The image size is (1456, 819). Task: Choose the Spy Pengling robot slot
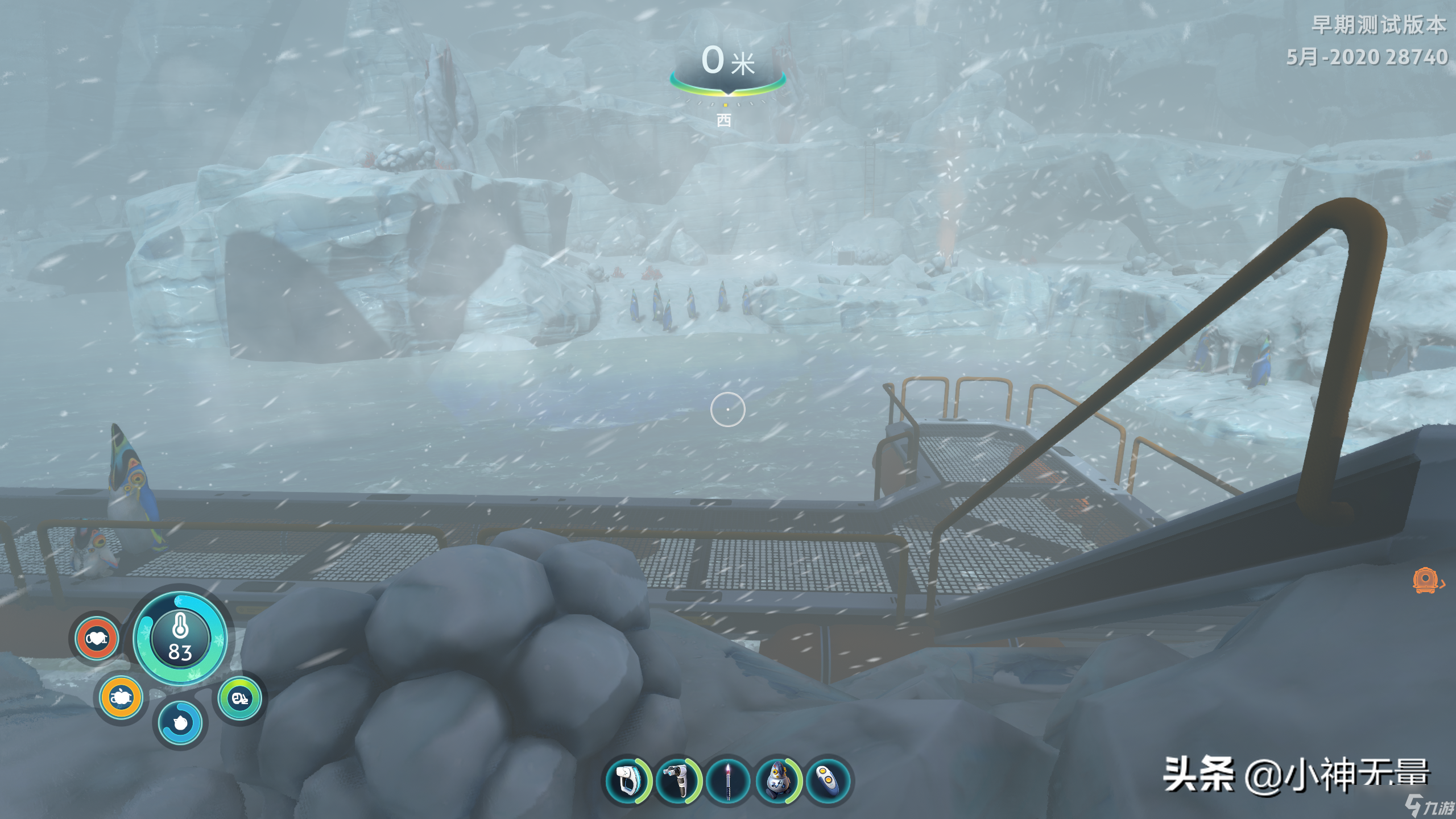[777, 780]
